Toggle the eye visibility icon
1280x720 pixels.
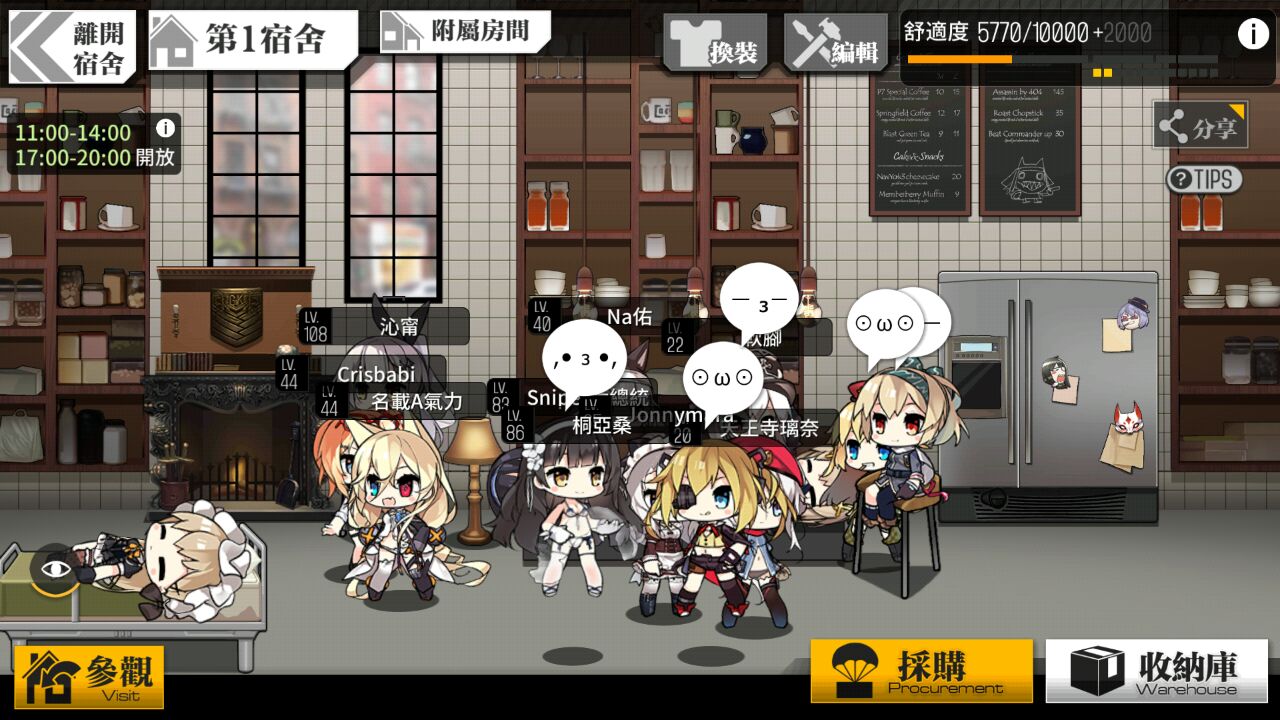[x=56, y=569]
